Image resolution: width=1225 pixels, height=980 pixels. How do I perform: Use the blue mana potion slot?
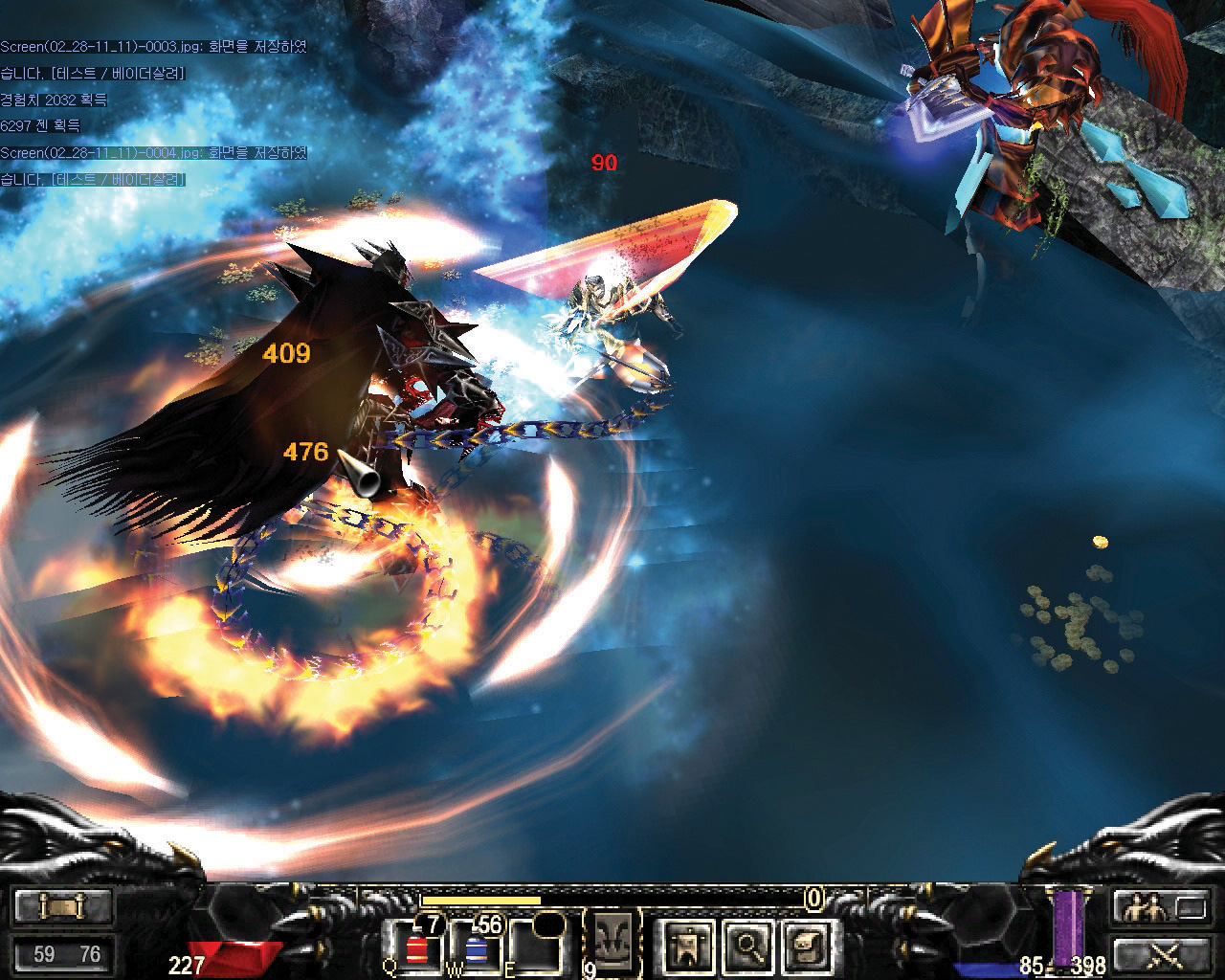pyautogui.click(x=476, y=947)
